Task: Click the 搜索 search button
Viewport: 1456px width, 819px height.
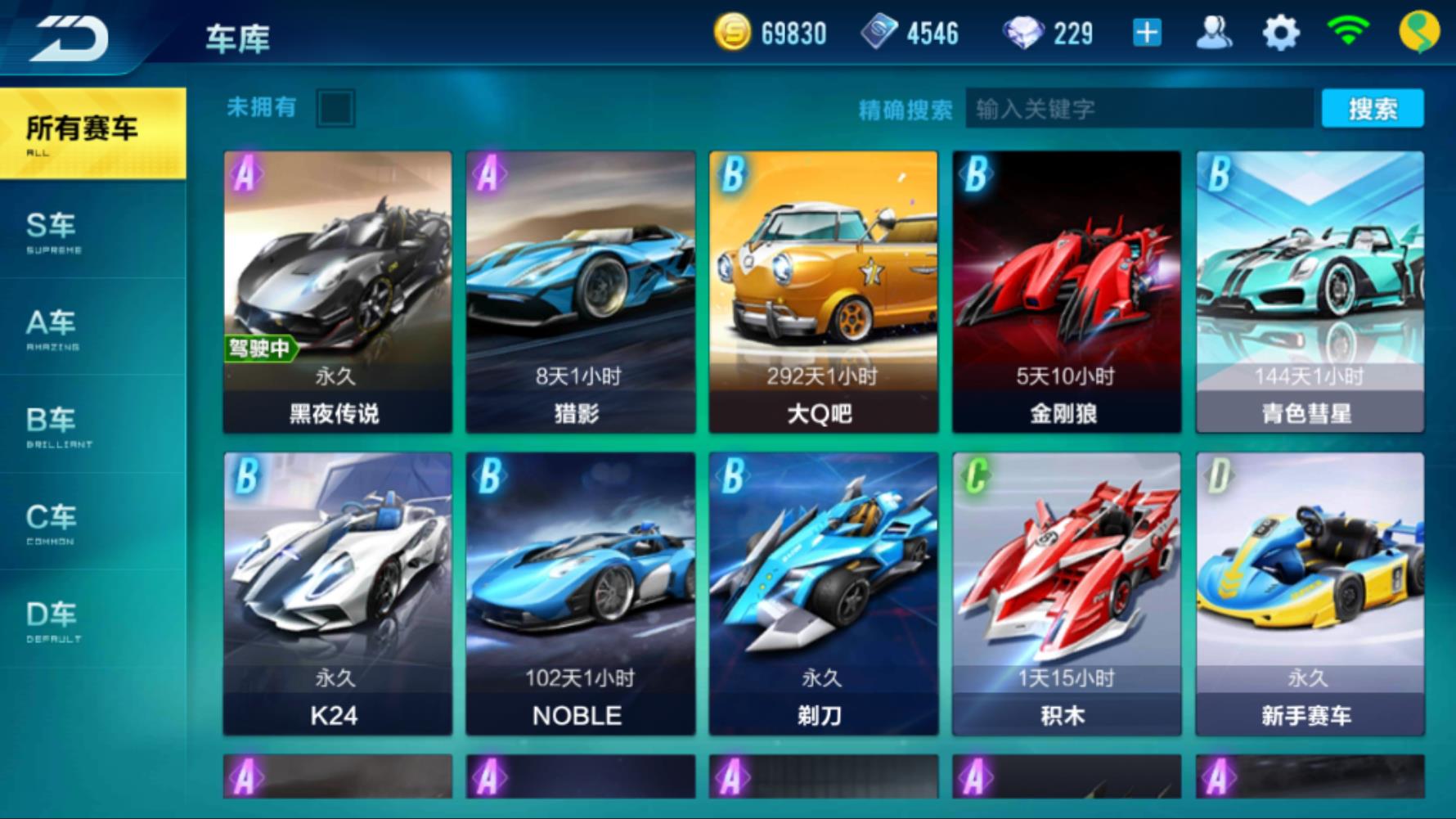Action: (x=1372, y=109)
